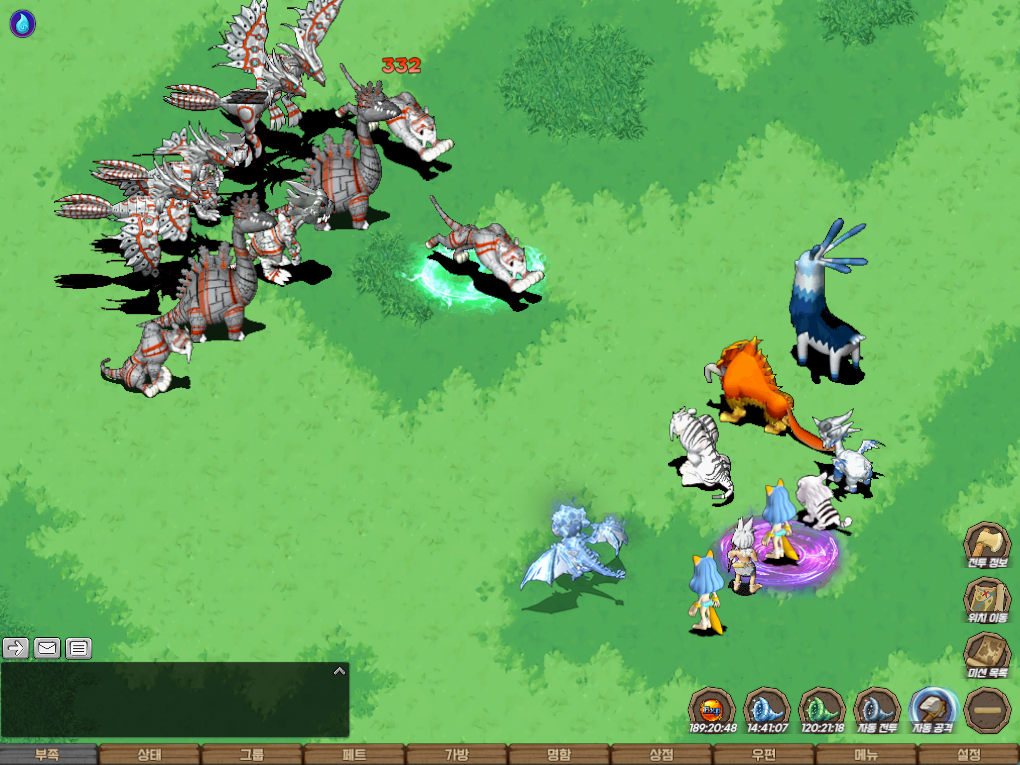Open the 페트 (Pet) menu
This screenshot has height=765, width=1020.
[x=354, y=755]
